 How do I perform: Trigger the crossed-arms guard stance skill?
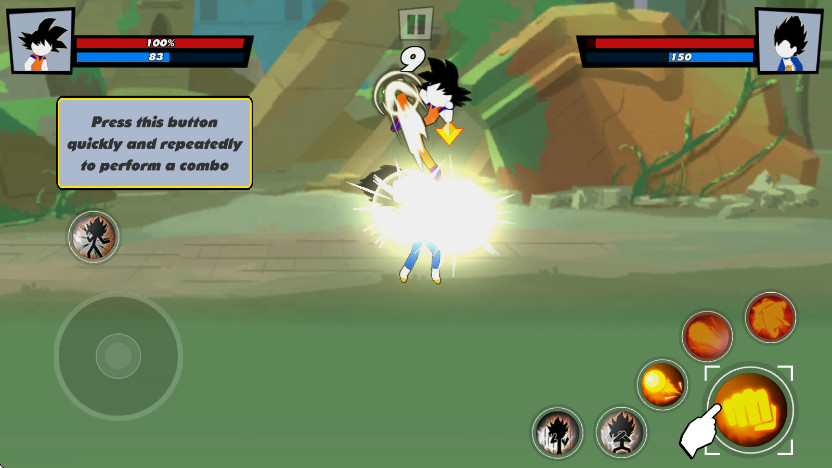[621, 432]
